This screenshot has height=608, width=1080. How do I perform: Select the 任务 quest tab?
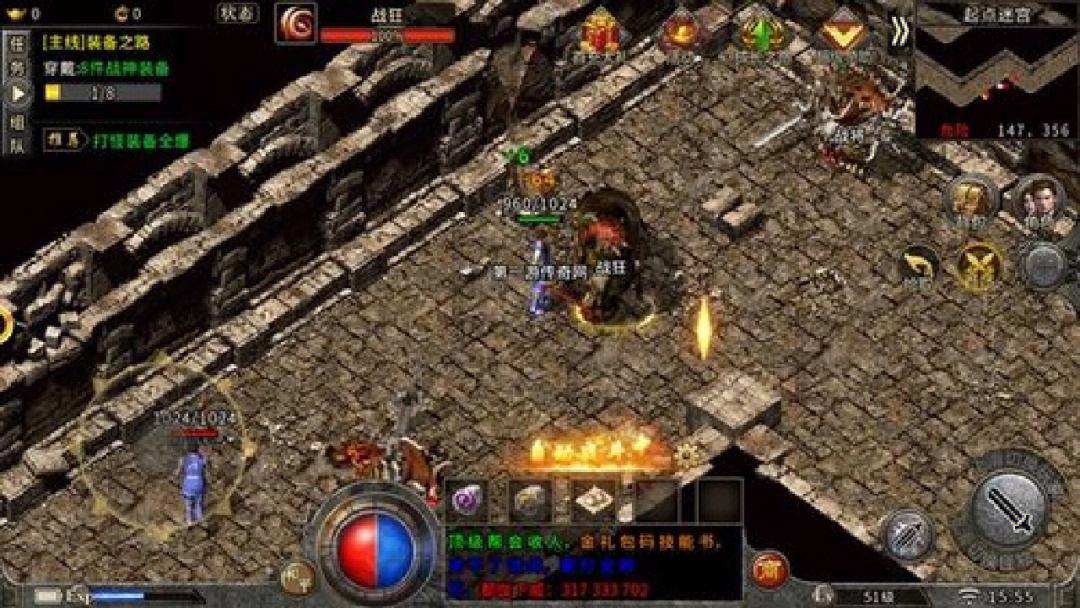pyautogui.click(x=15, y=54)
